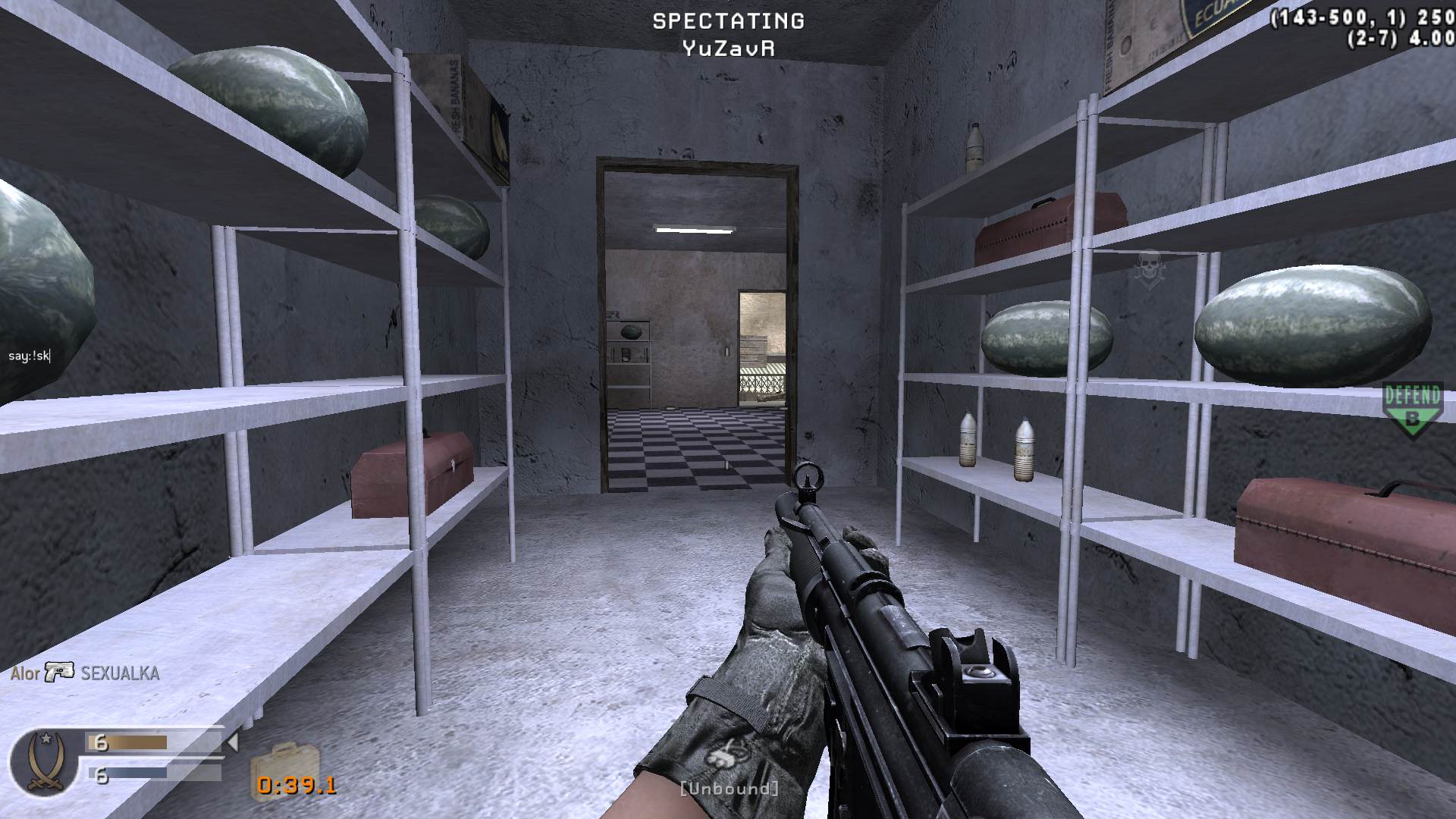Select the Defend B objective marker
Image resolution: width=1456 pixels, height=819 pixels.
(1412, 409)
